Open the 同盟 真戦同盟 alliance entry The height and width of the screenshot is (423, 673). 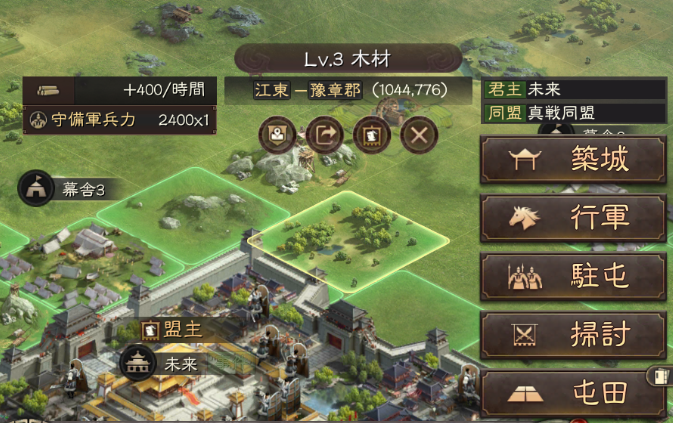tap(573, 112)
